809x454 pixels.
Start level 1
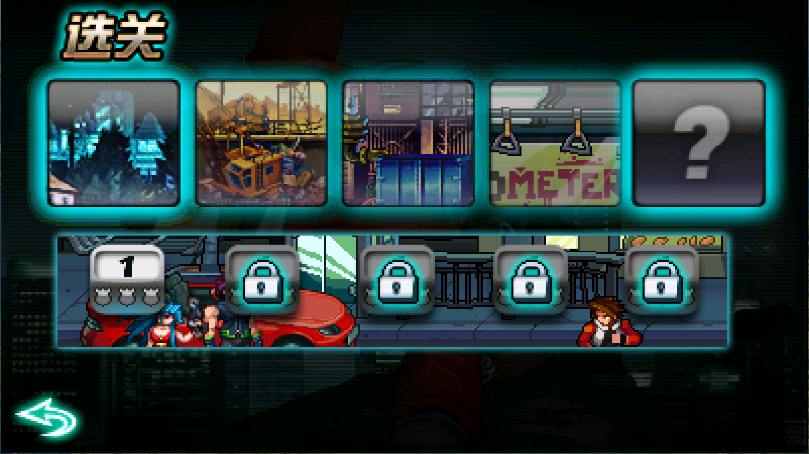[127, 278]
